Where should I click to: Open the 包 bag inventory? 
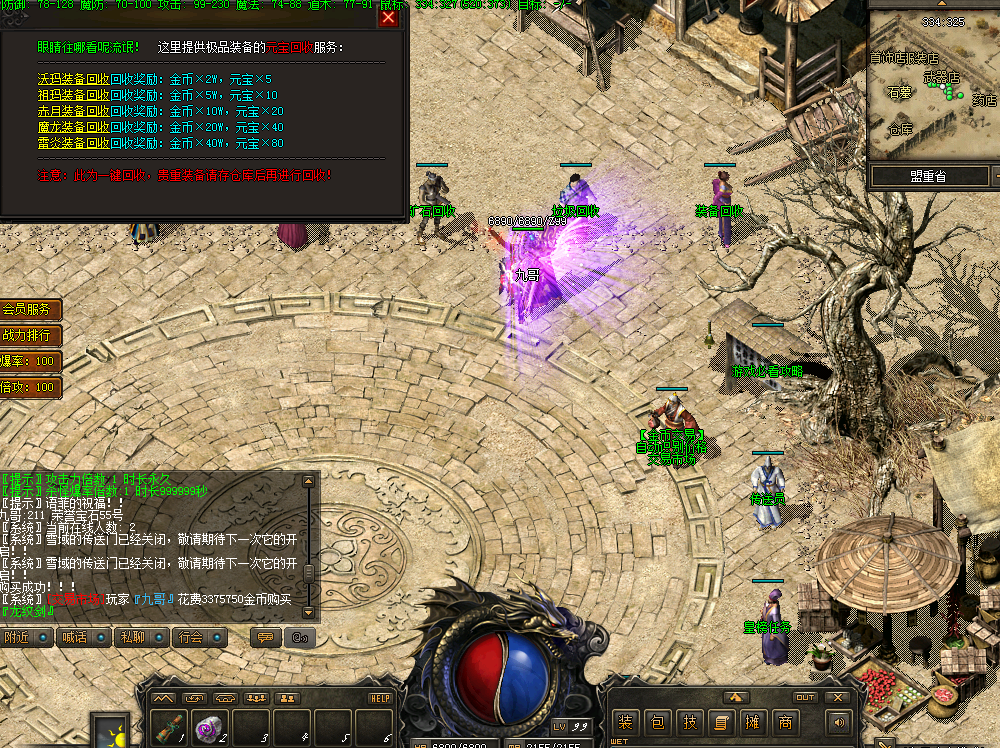pos(657,722)
